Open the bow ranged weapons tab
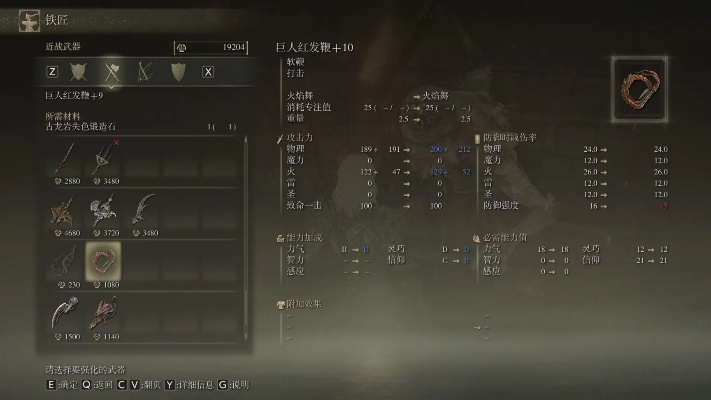The height and width of the screenshot is (400, 711). (x=146, y=71)
